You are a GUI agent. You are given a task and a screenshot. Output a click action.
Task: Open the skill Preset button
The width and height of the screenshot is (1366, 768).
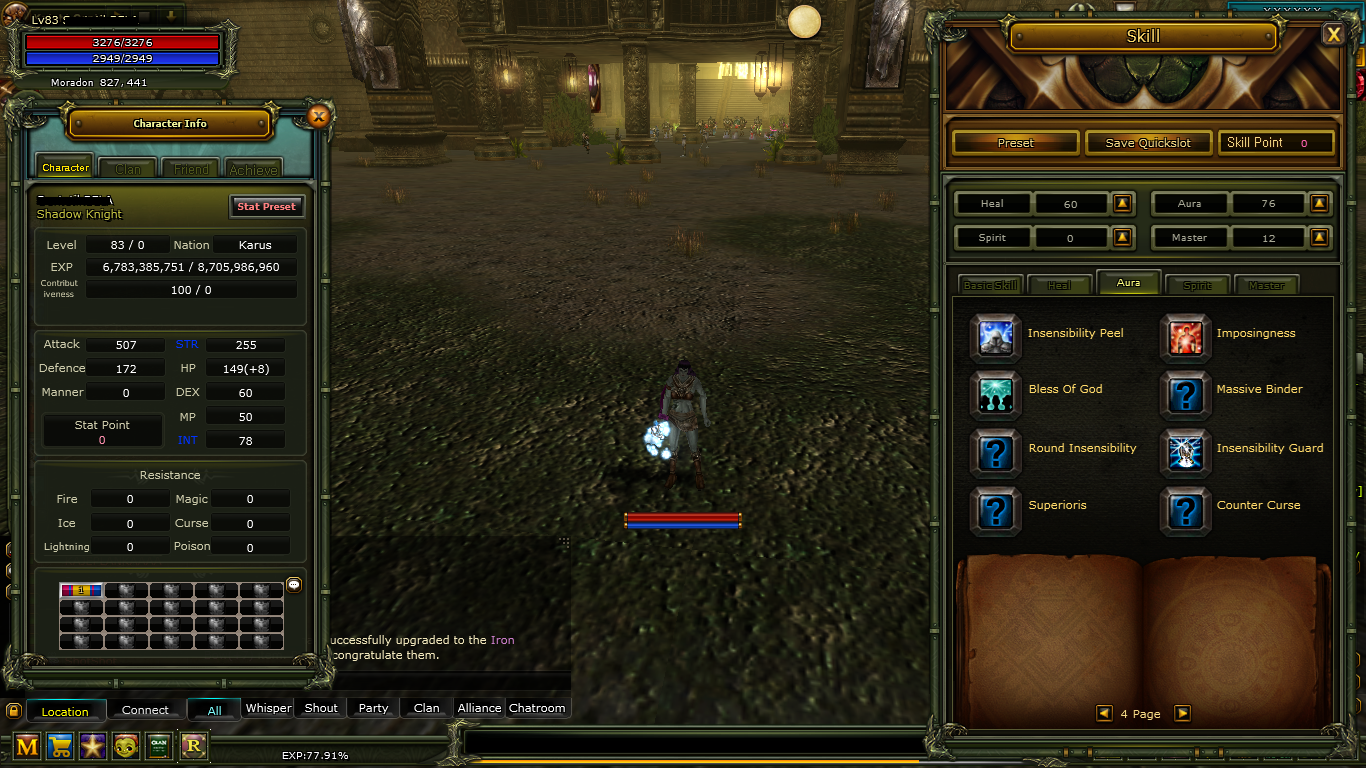[1015, 143]
